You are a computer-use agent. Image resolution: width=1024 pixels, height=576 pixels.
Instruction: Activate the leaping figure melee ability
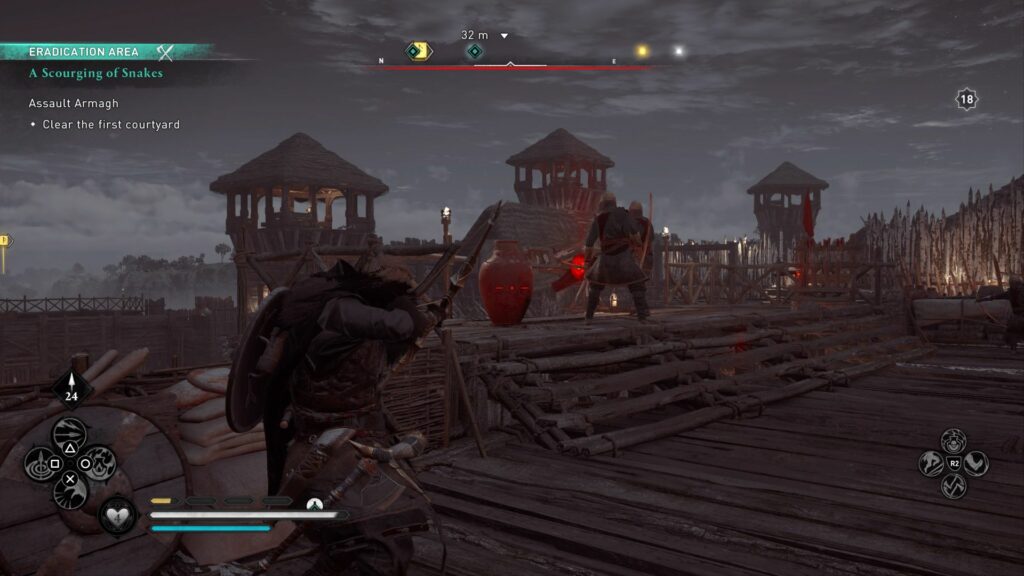pos(932,463)
